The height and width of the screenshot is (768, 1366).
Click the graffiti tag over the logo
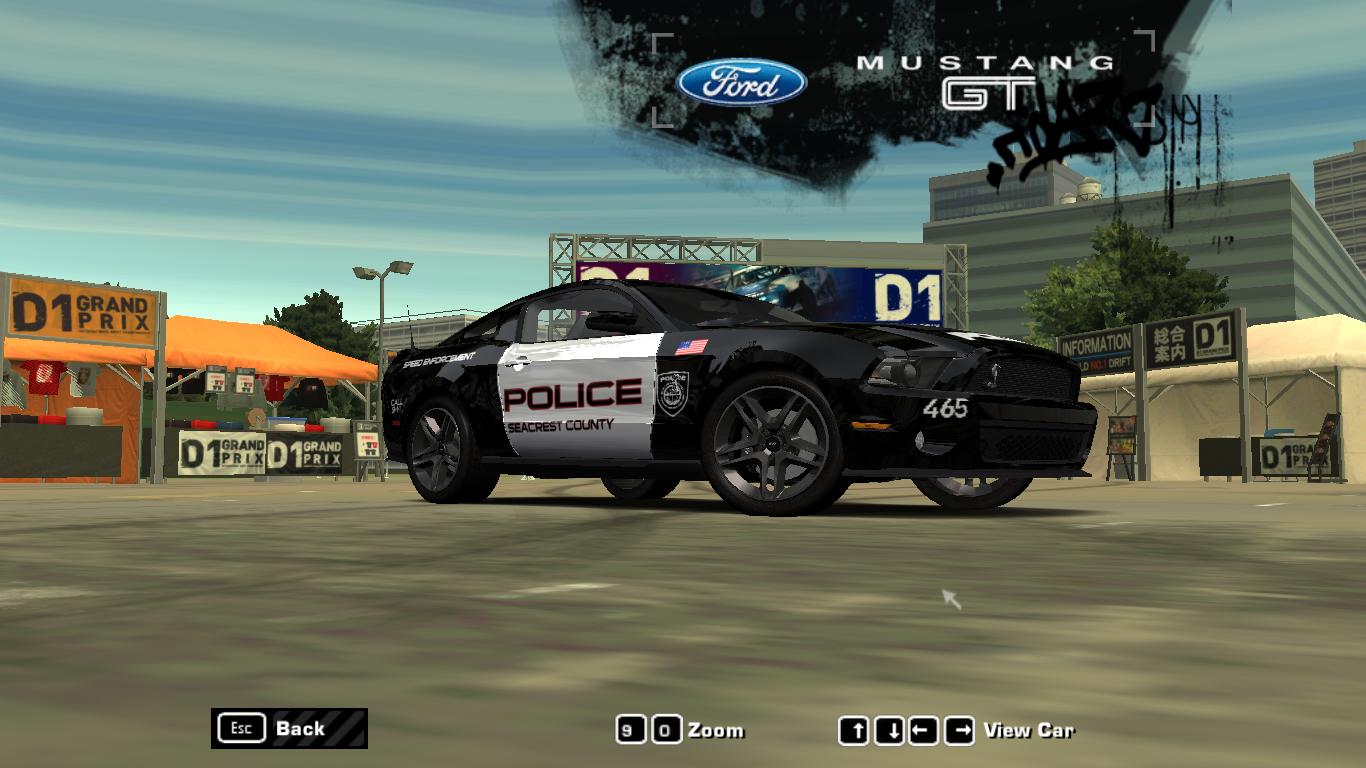pyautogui.click(x=1090, y=120)
